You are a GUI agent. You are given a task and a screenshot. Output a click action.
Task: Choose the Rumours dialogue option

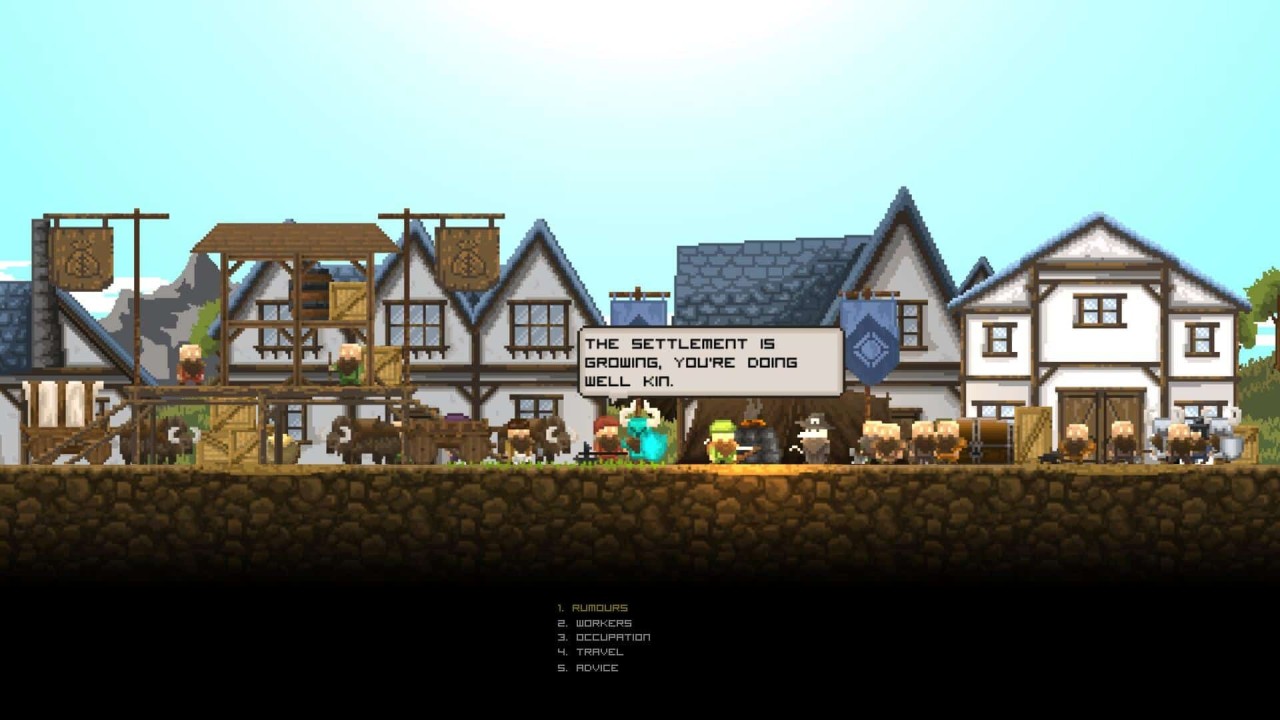click(x=601, y=608)
